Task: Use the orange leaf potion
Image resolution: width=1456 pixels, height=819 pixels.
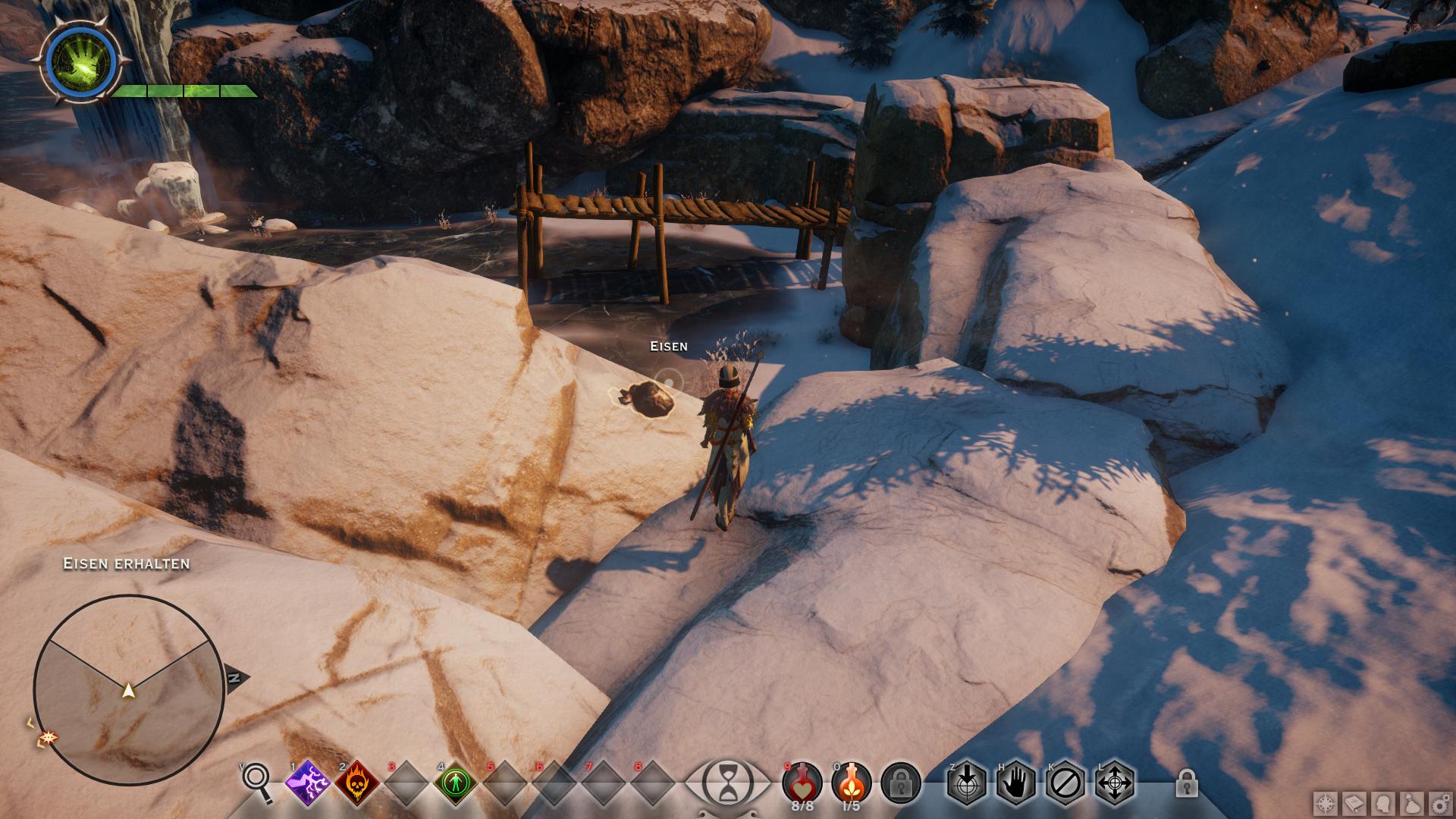Action: point(851,781)
